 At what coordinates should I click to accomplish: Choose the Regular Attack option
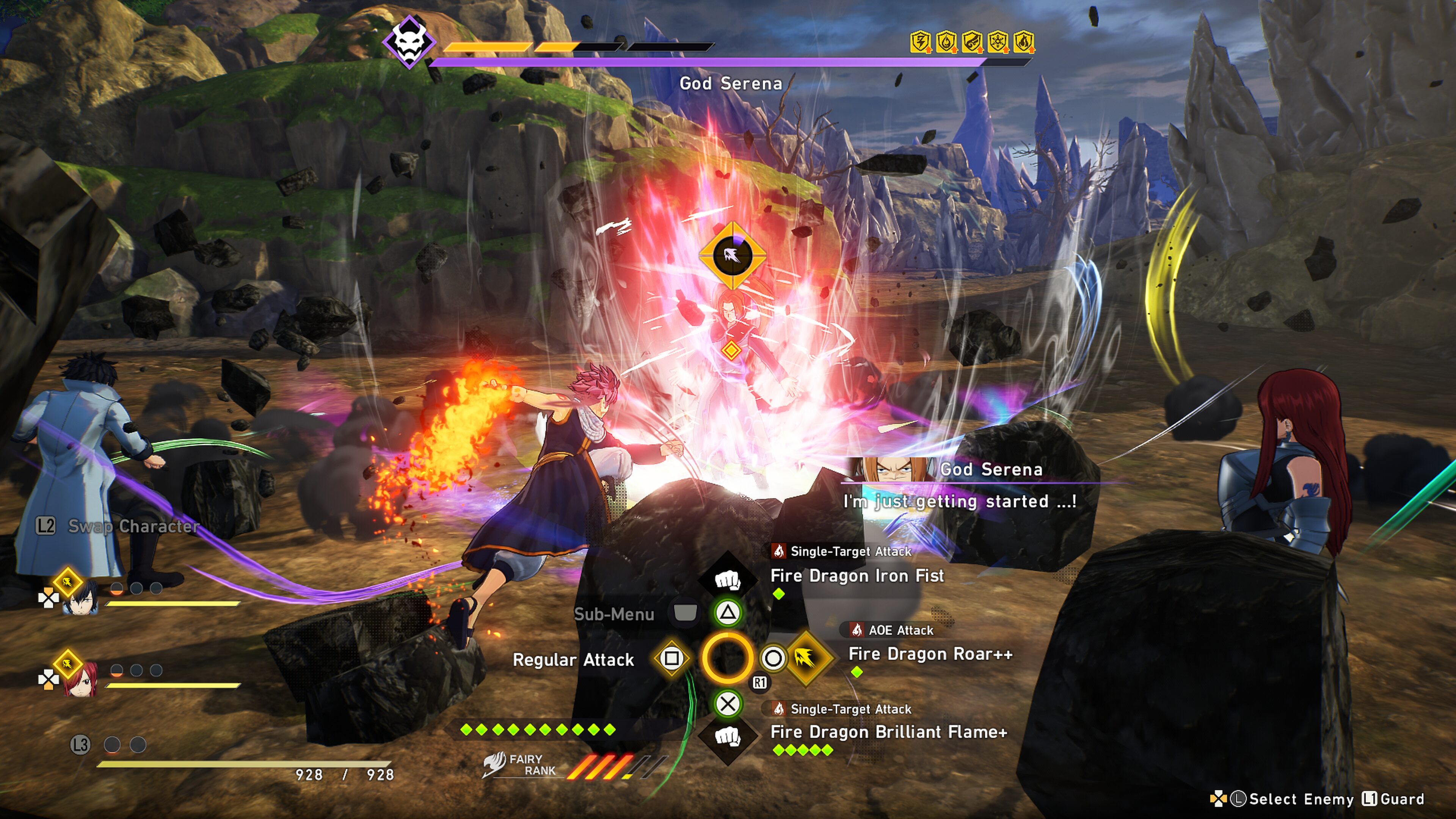point(573,660)
